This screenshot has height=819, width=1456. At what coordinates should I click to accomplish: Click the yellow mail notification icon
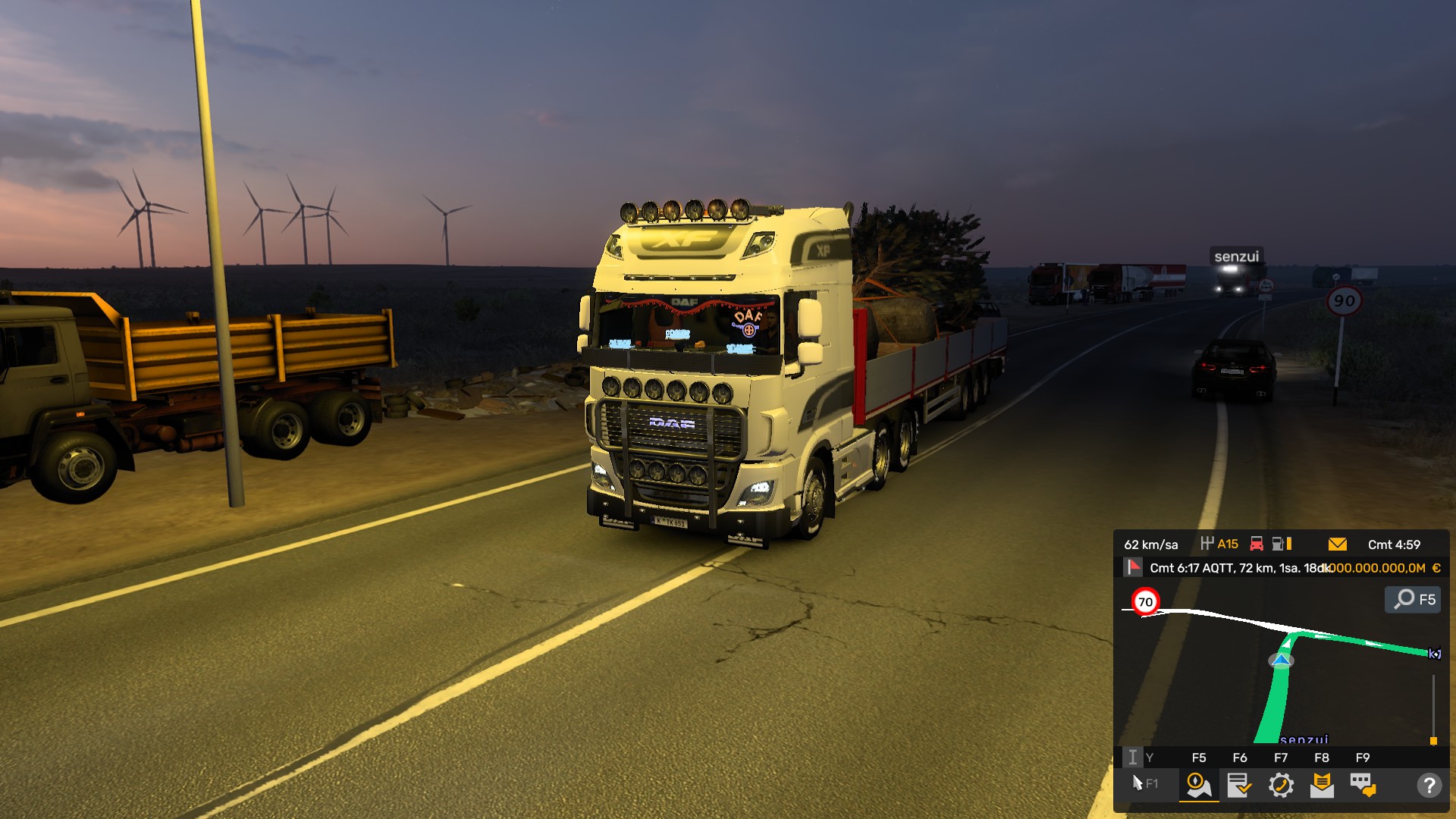[1338, 544]
